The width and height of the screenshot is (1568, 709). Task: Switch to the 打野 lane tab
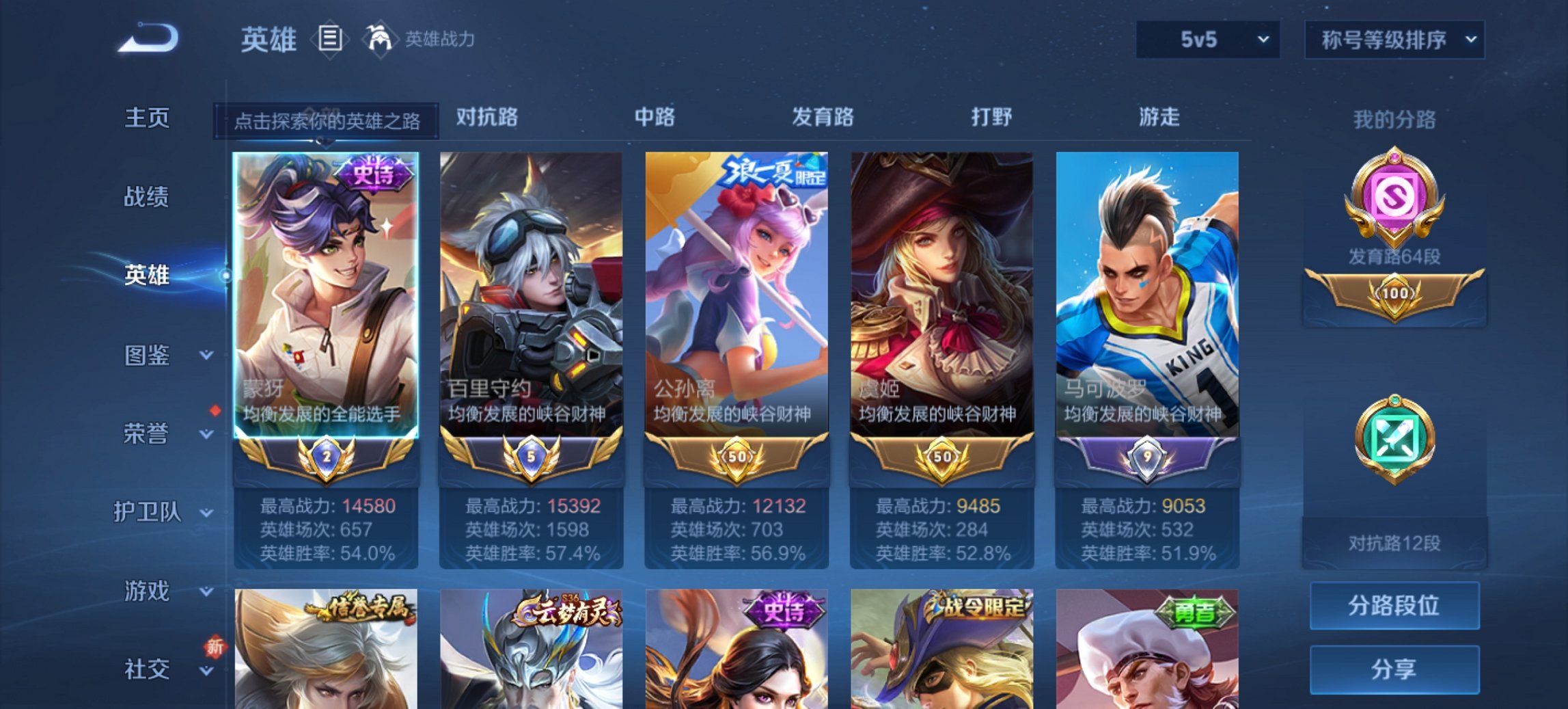tap(992, 118)
